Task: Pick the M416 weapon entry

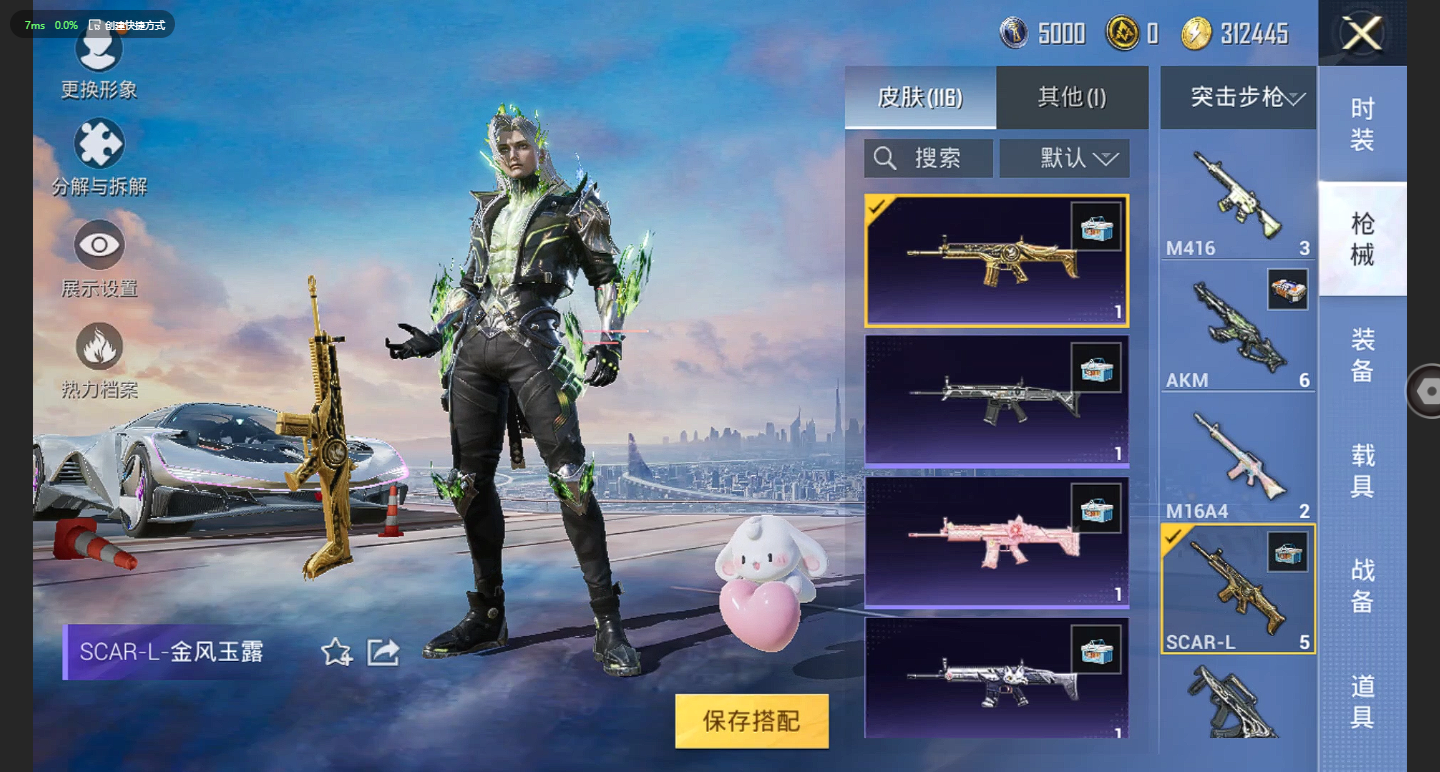Action: pos(1237,200)
